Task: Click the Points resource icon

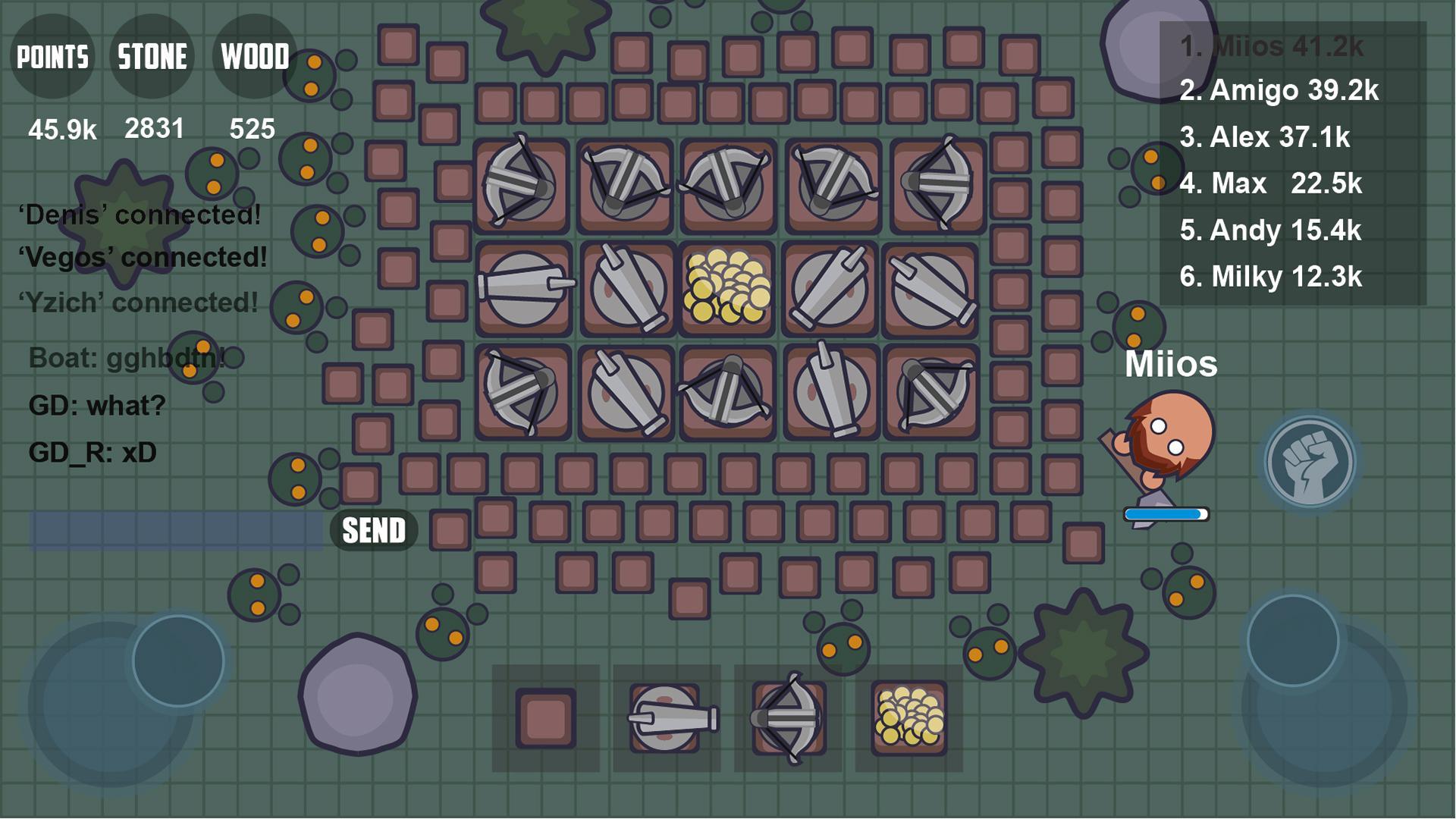Action: coord(52,57)
